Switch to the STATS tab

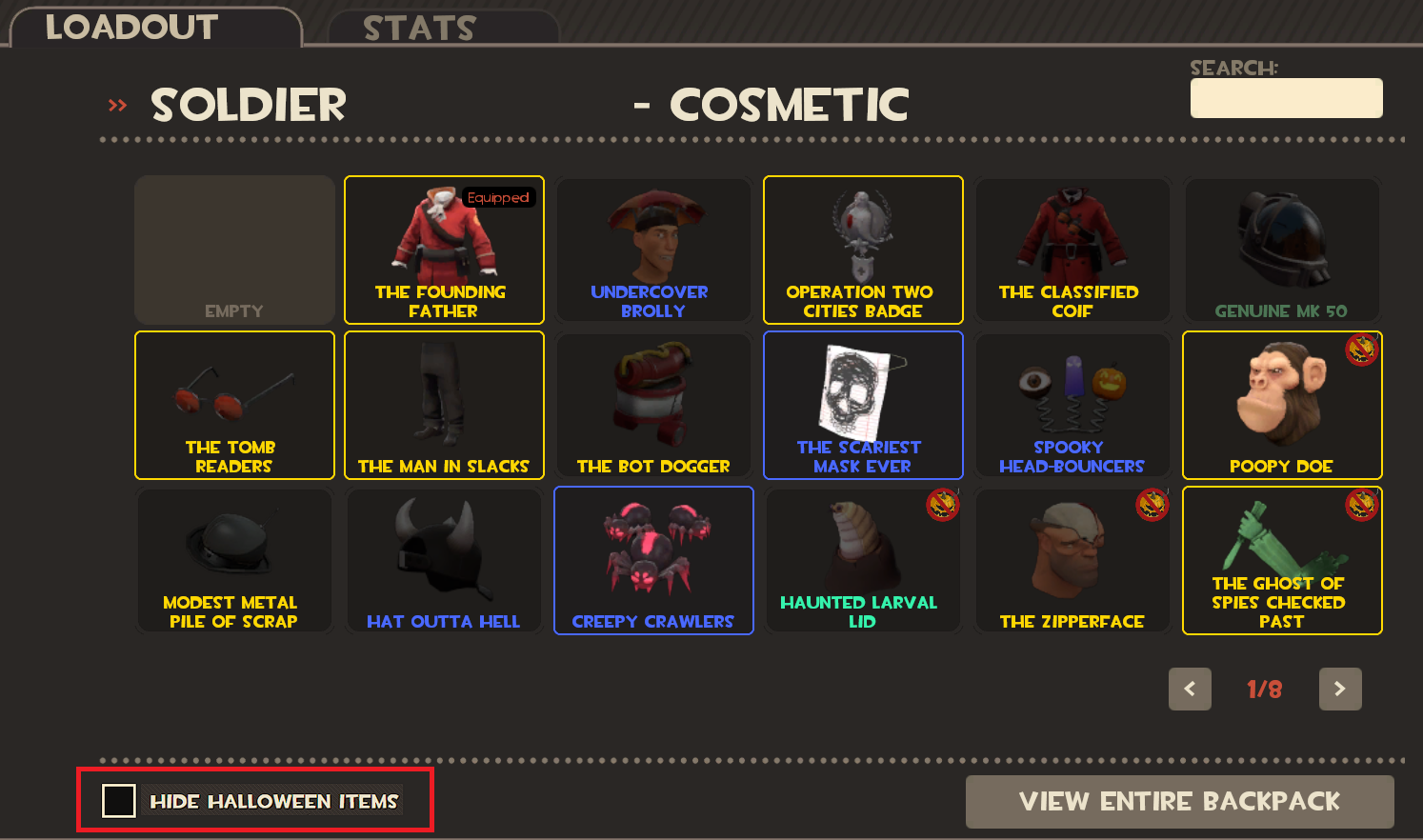tap(419, 28)
